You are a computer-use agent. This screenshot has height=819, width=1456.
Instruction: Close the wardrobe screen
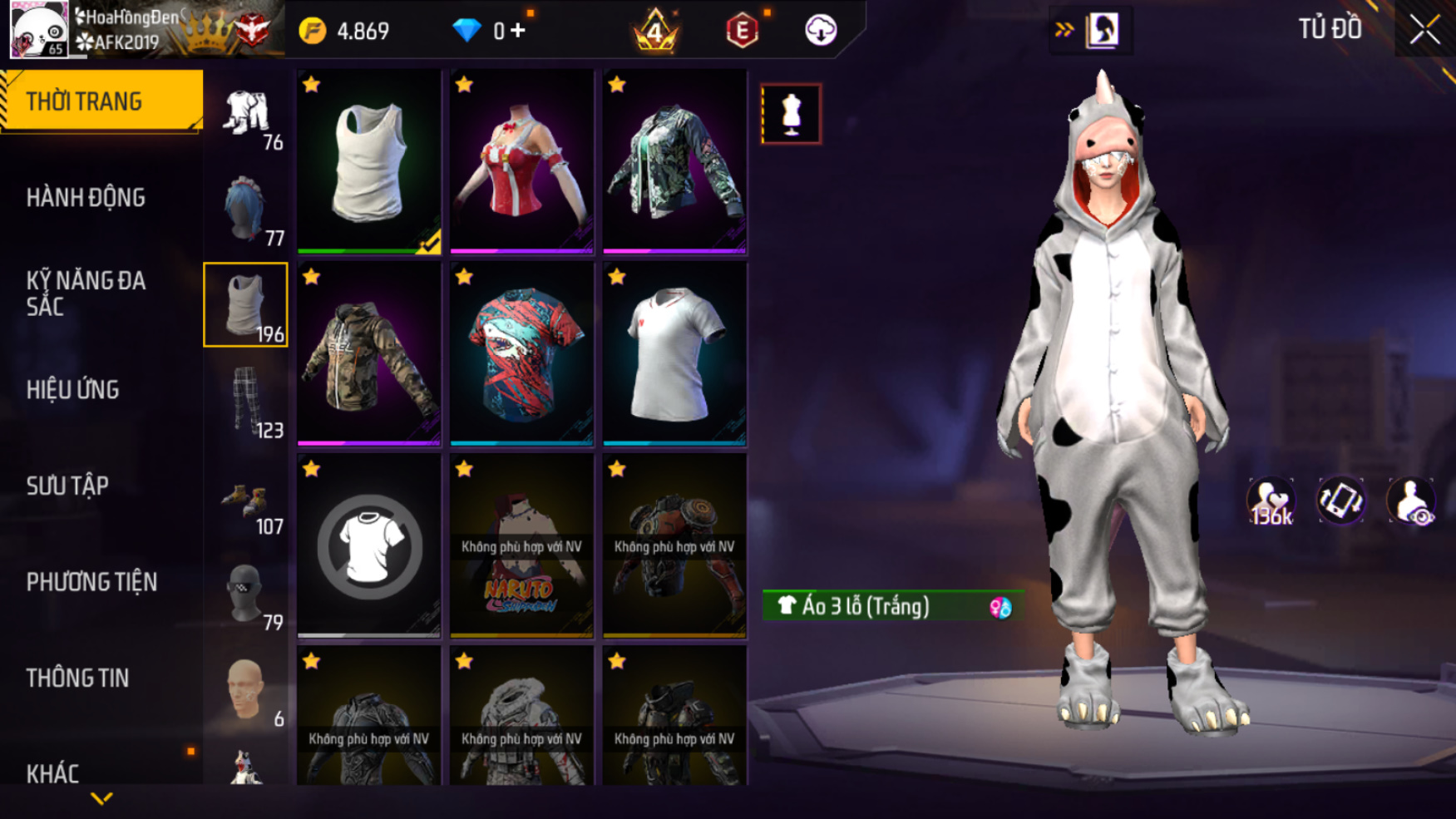click(1424, 30)
